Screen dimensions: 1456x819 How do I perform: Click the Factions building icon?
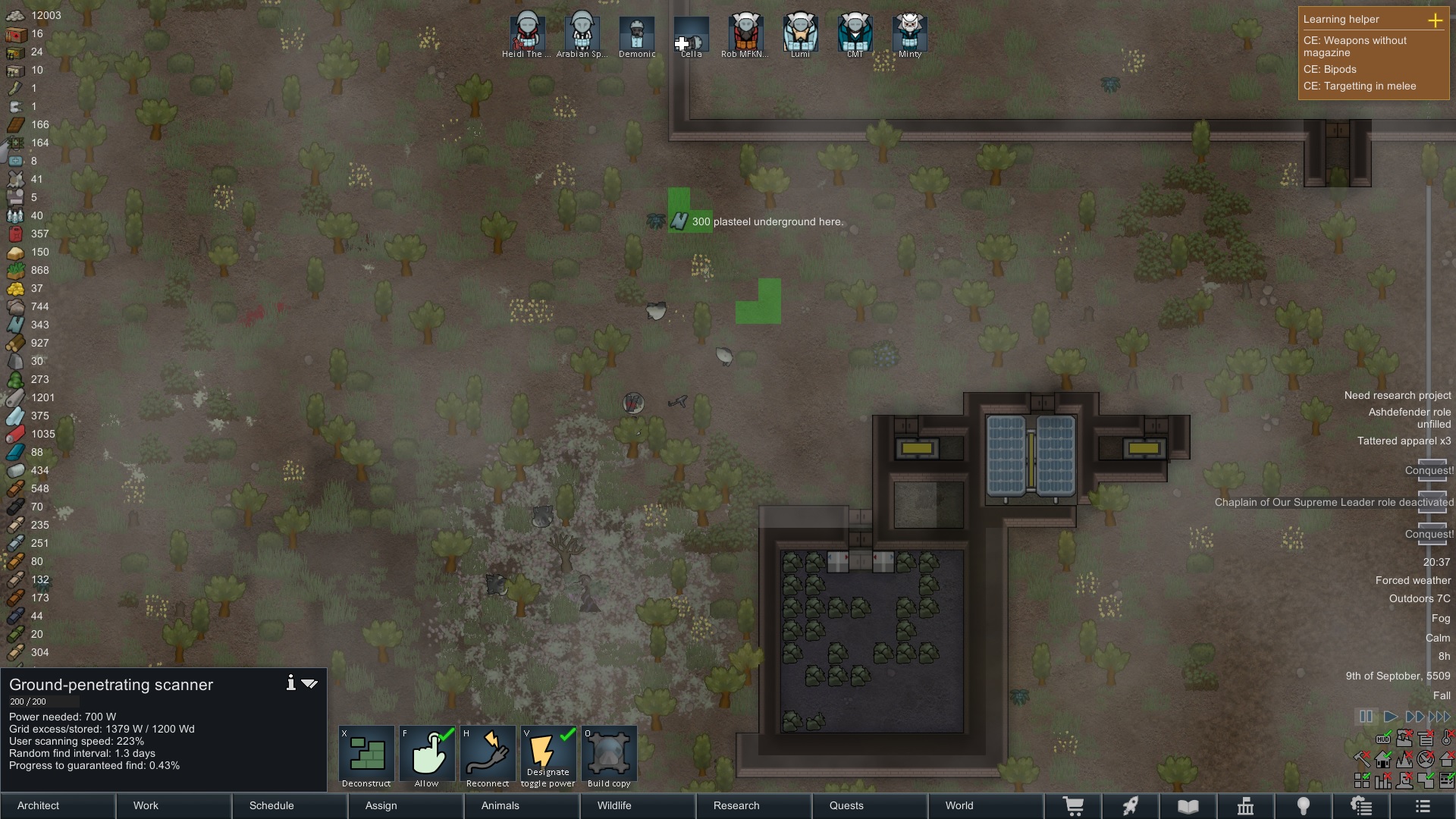point(1246,805)
